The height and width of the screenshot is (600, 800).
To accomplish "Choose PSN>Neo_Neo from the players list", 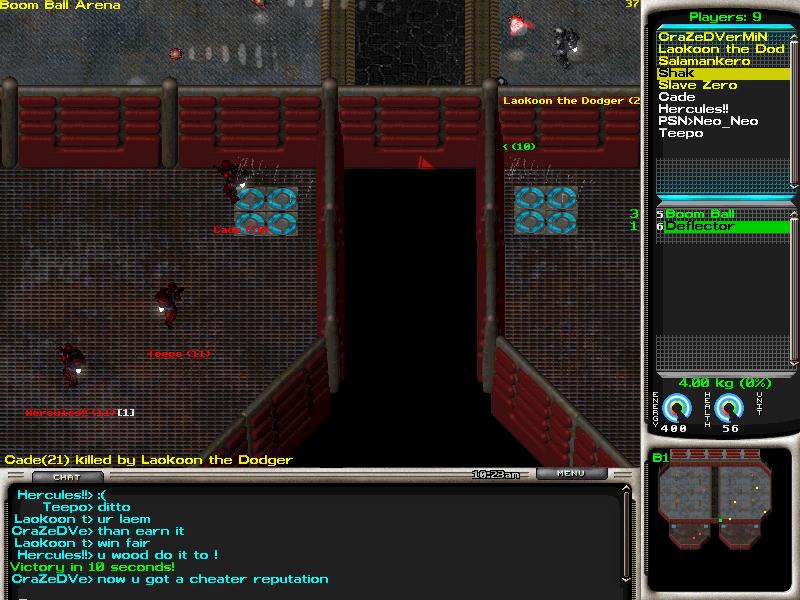I will coord(708,121).
